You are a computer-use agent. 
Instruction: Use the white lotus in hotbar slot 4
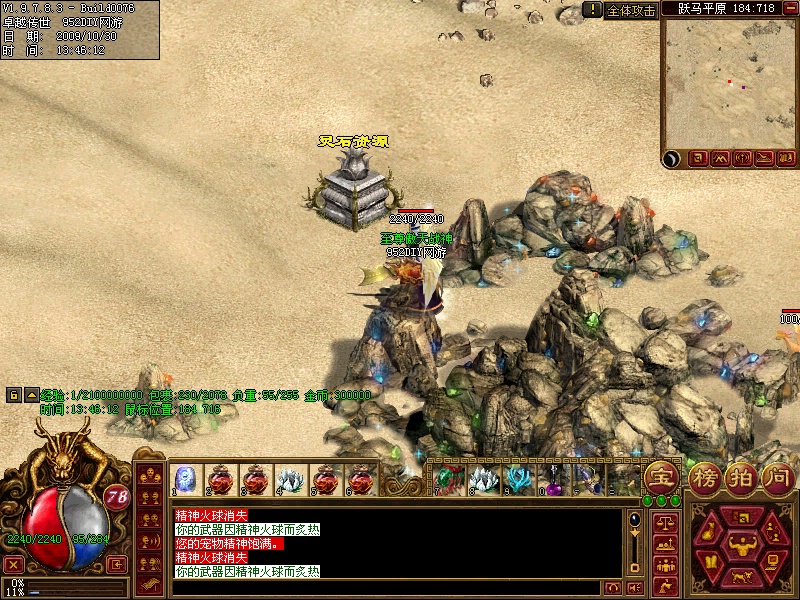[x=289, y=480]
